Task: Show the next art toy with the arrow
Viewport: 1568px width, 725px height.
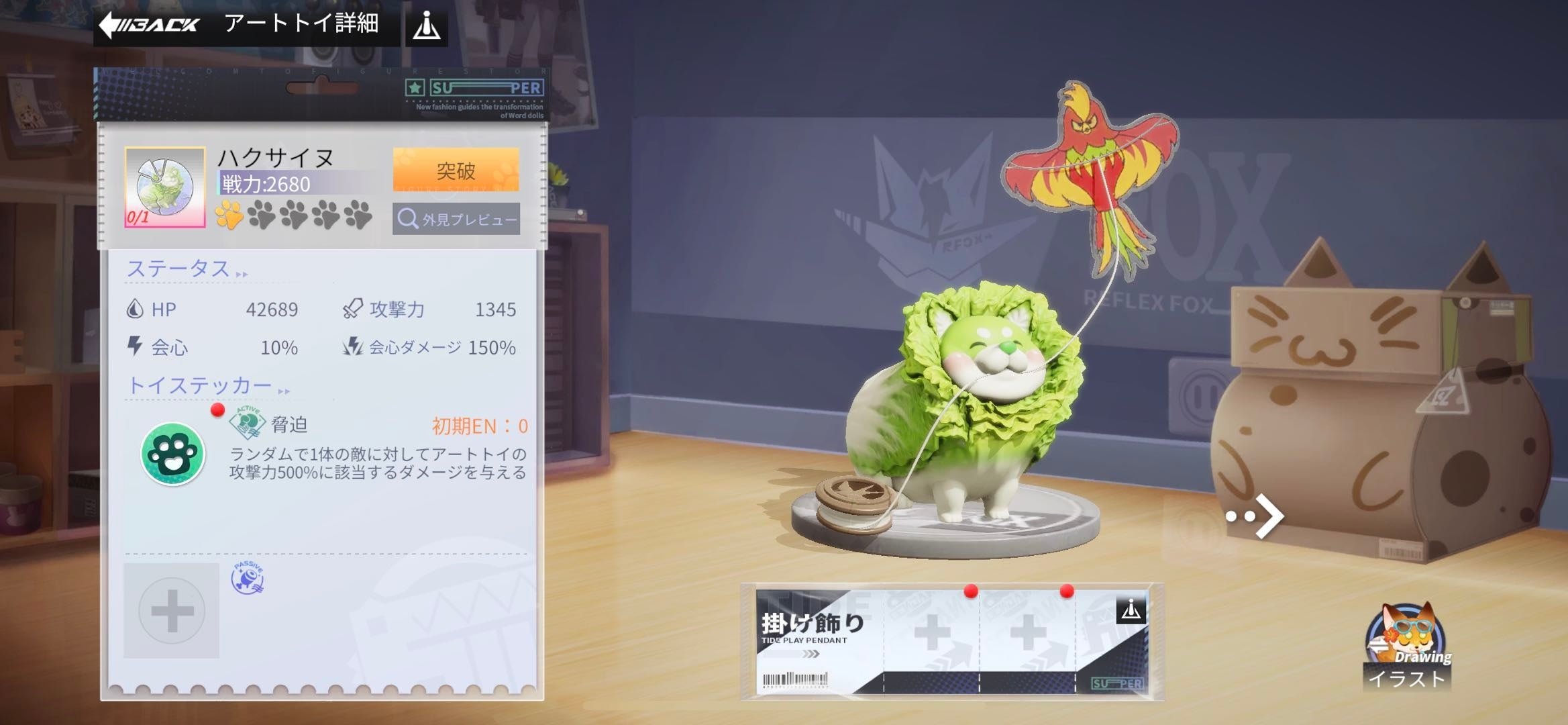Action: pyautogui.click(x=1256, y=516)
